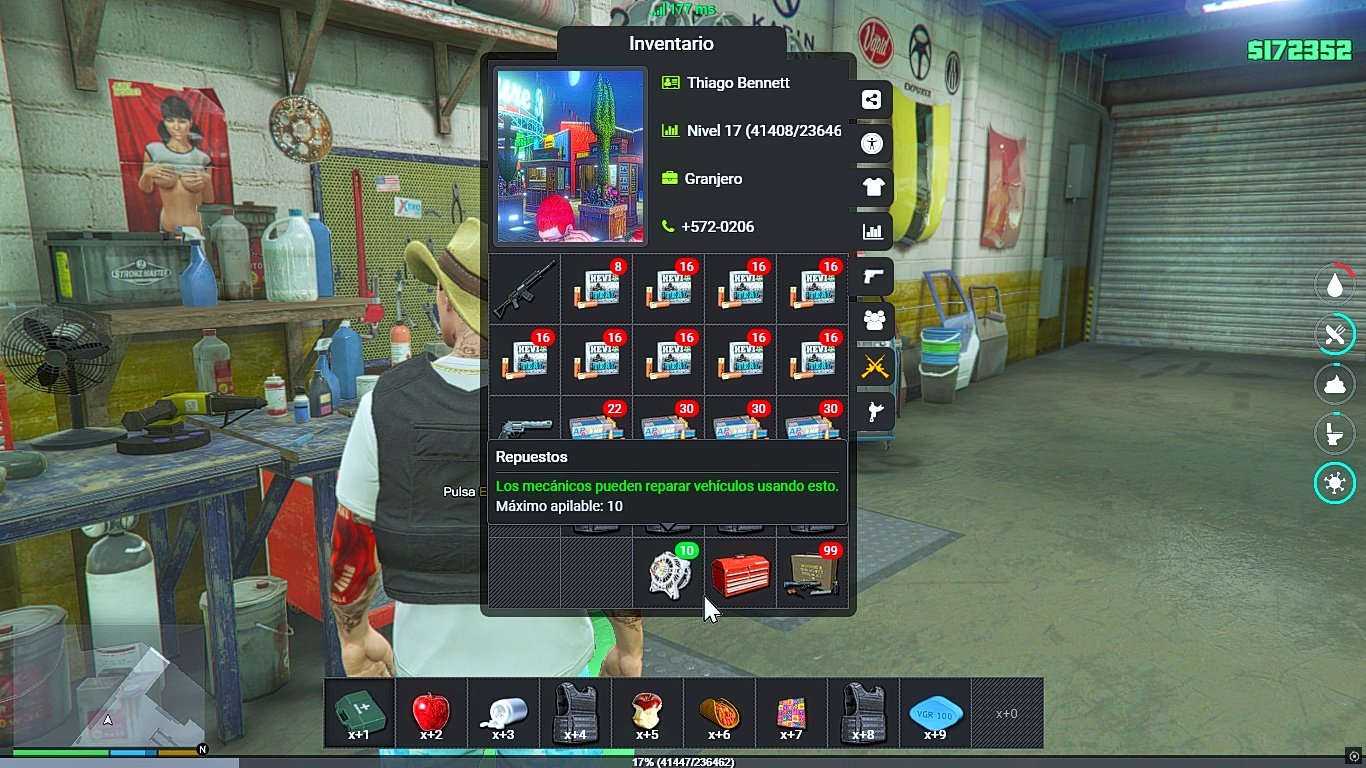This screenshot has height=768, width=1366.
Task: Open the group of people tab
Action: click(873, 320)
